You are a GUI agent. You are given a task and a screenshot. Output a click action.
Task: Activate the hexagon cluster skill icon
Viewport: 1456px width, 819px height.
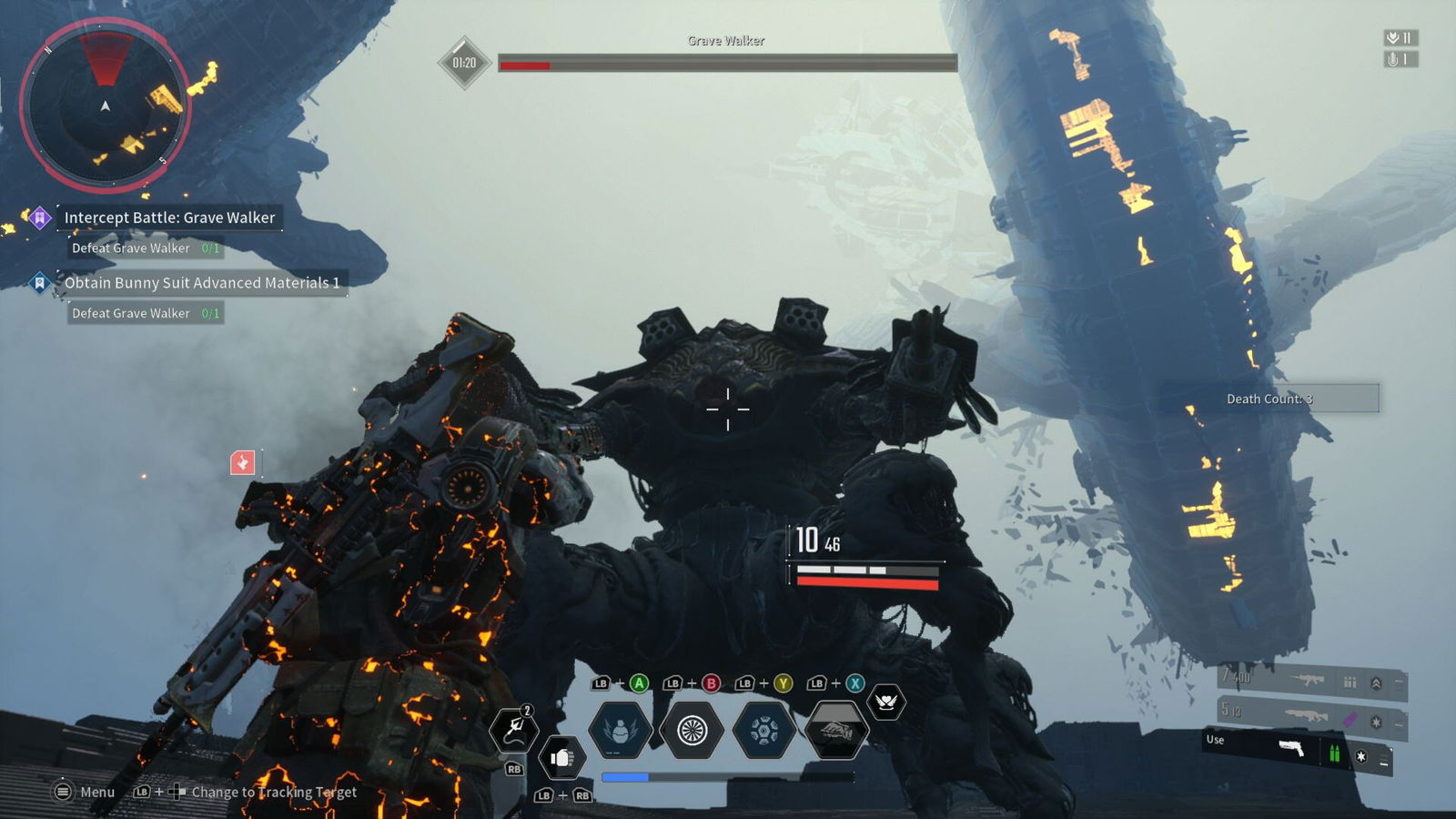(x=763, y=730)
